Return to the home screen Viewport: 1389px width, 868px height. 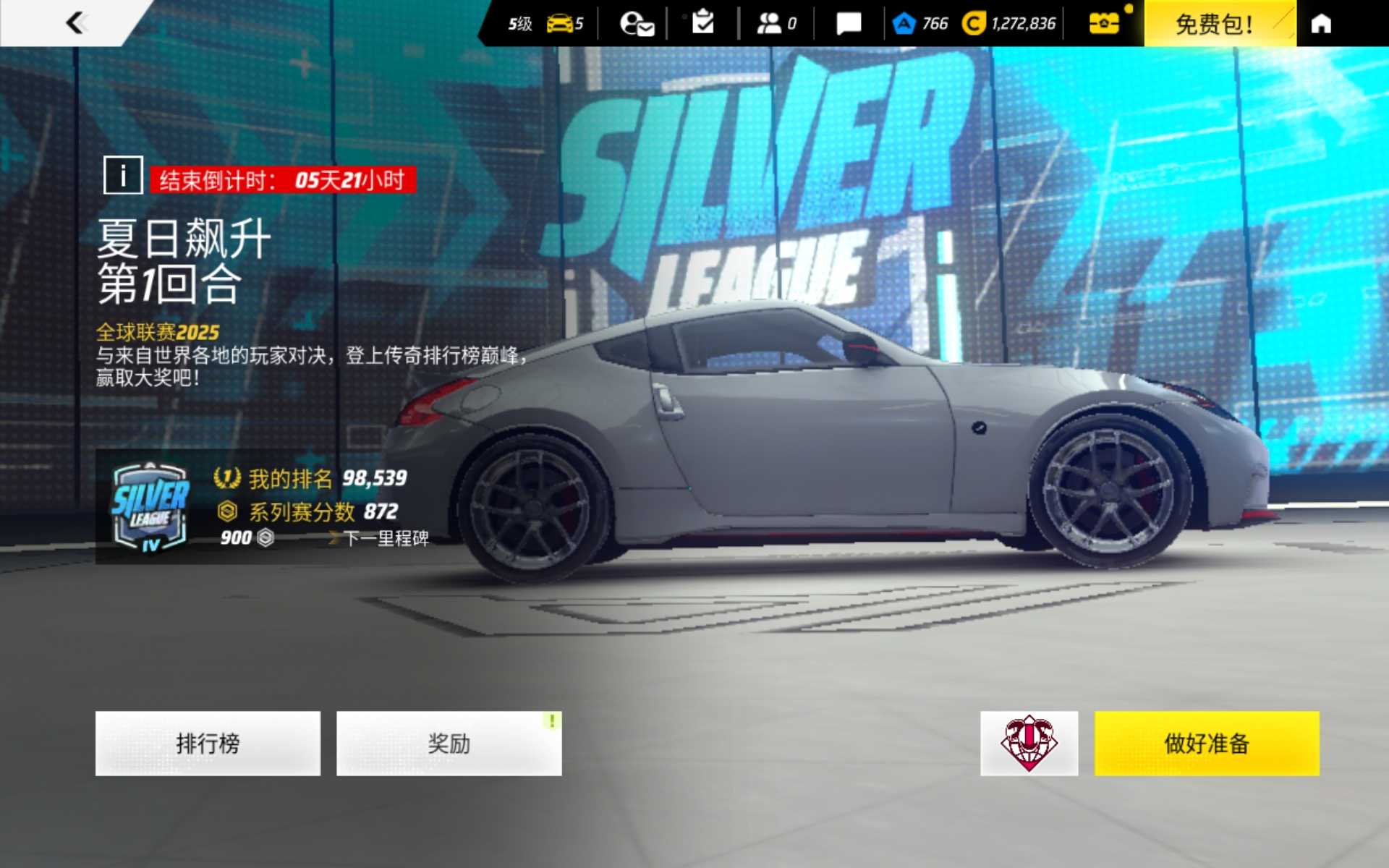point(1321,24)
